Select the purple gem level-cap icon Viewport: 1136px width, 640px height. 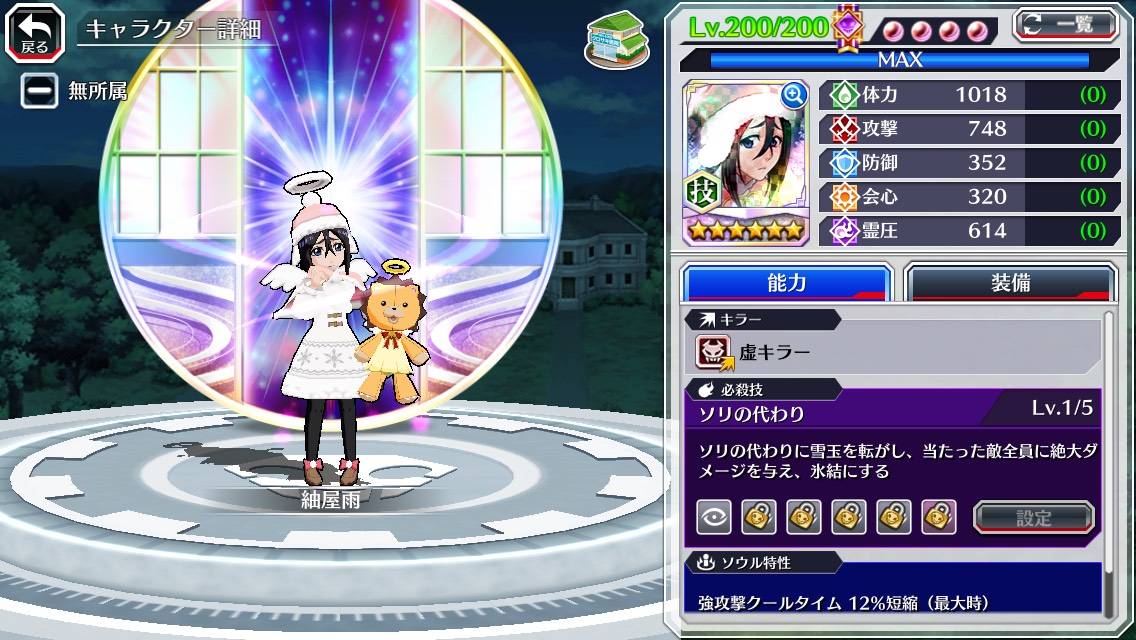click(x=847, y=26)
